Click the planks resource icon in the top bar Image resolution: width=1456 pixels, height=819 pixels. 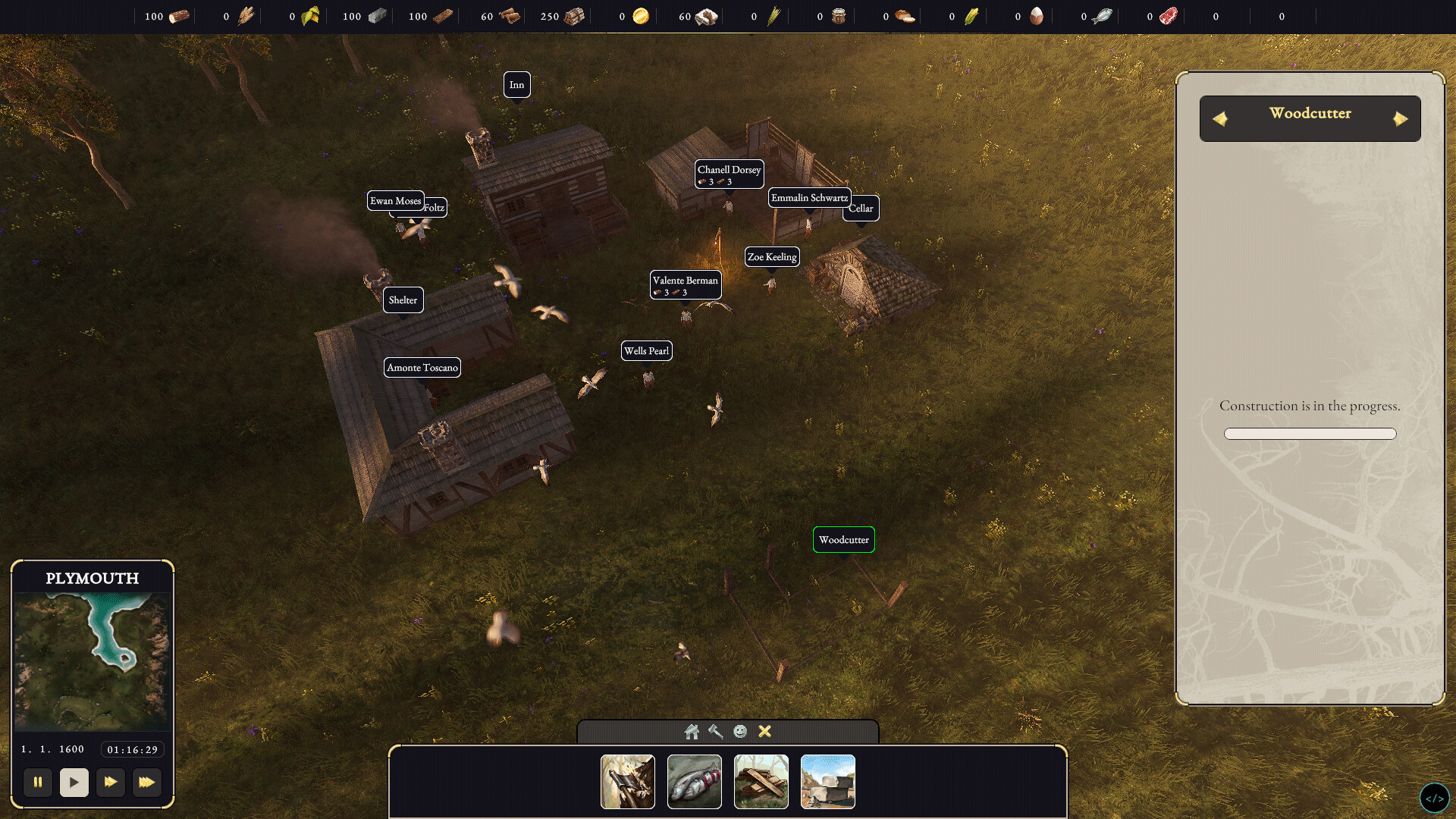coord(444,15)
